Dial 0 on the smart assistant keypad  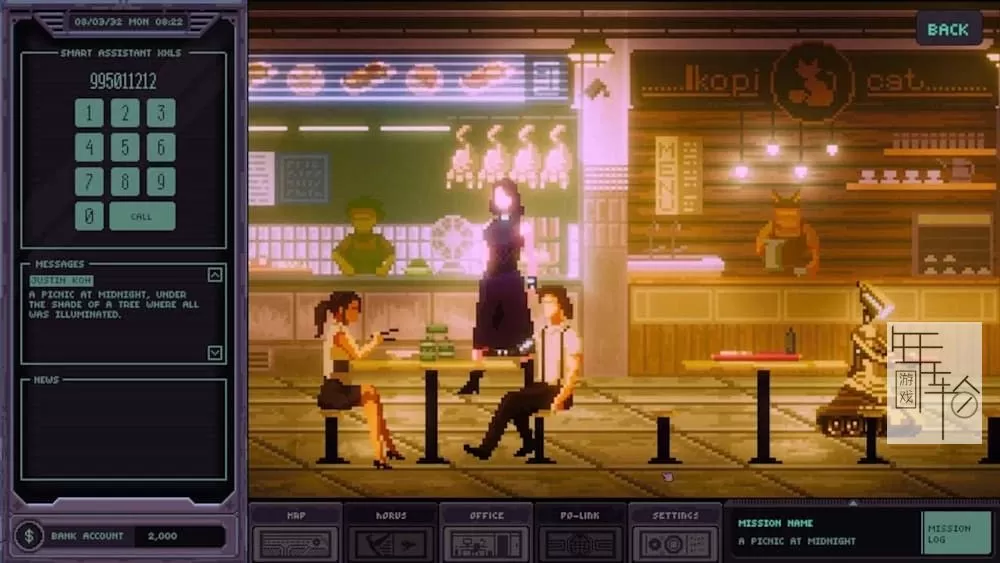point(89,216)
